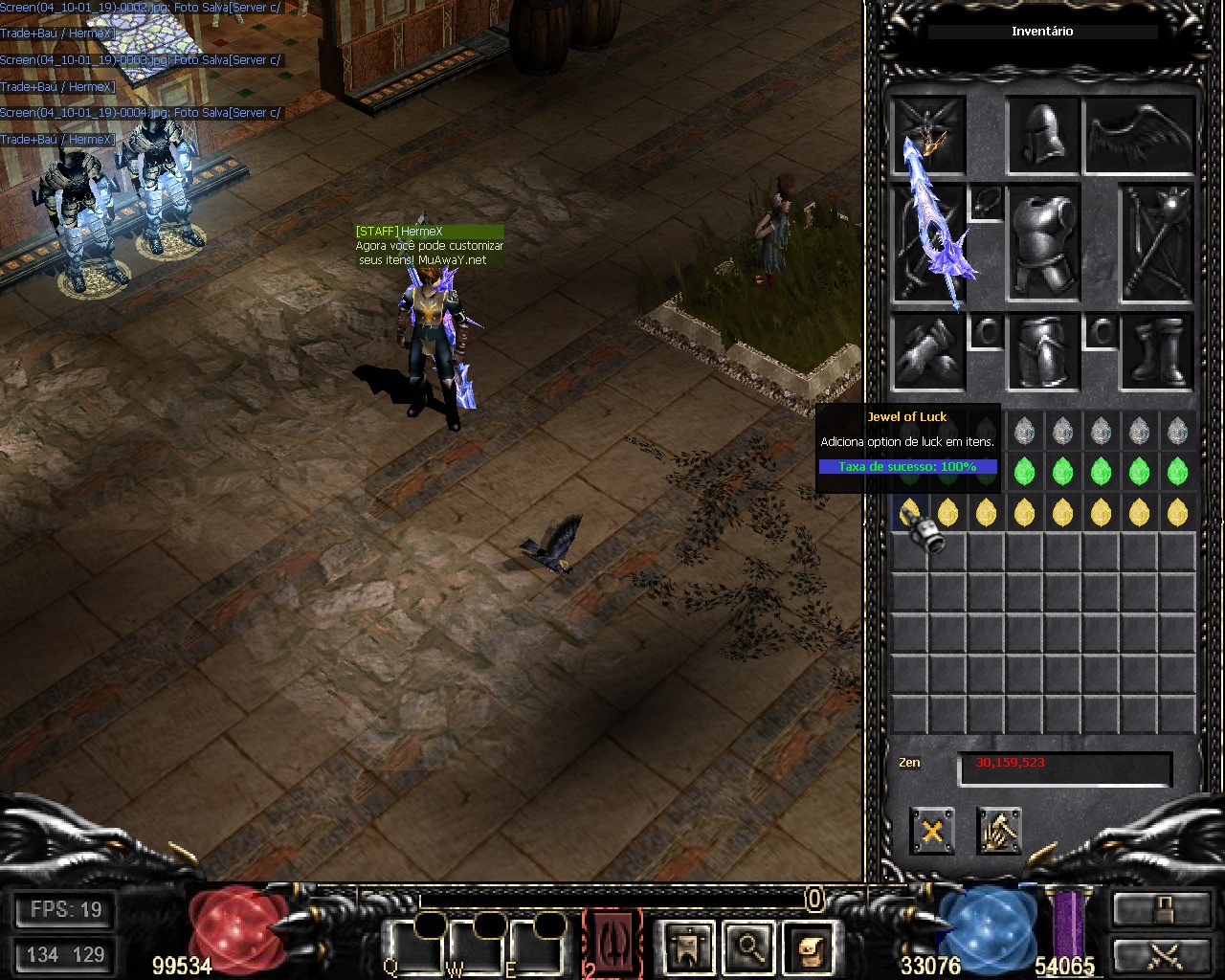Close the inventory with the X button
Image resolution: width=1225 pixels, height=980 pixels.
[932, 831]
